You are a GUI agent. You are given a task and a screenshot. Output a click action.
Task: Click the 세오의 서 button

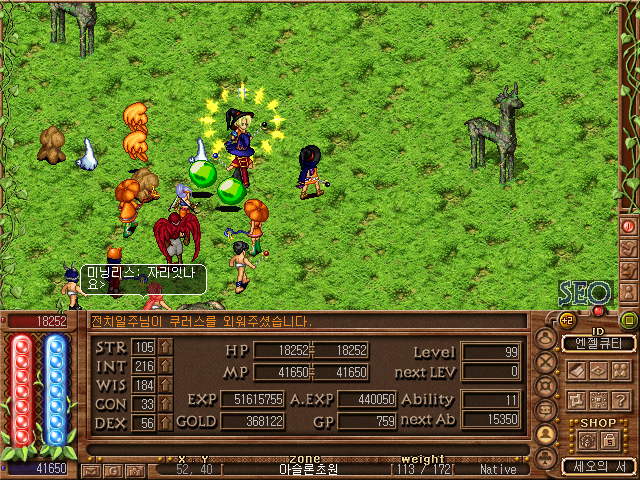(x=598, y=466)
